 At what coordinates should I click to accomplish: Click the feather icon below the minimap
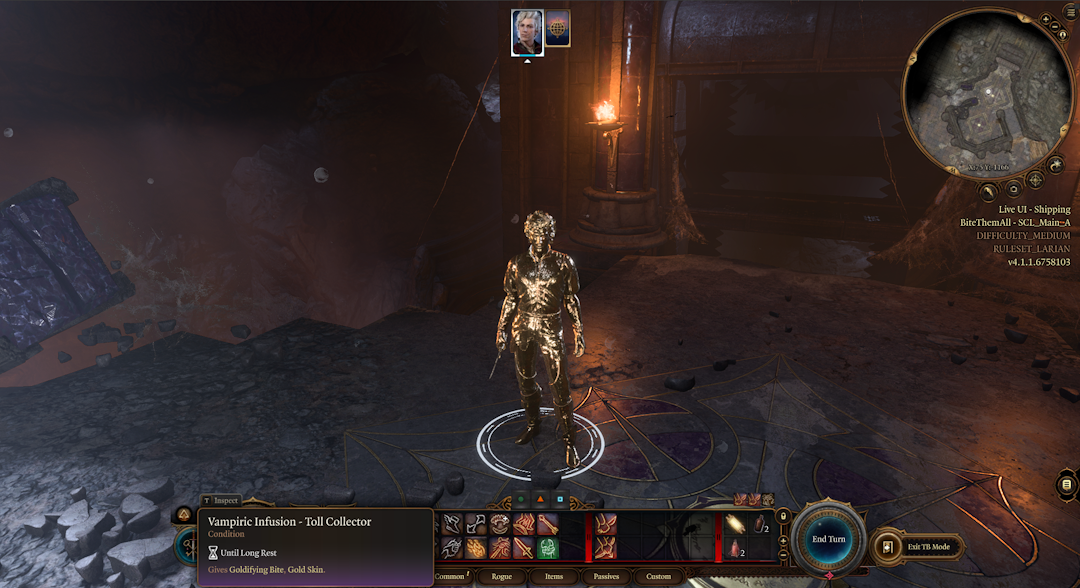point(988,191)
